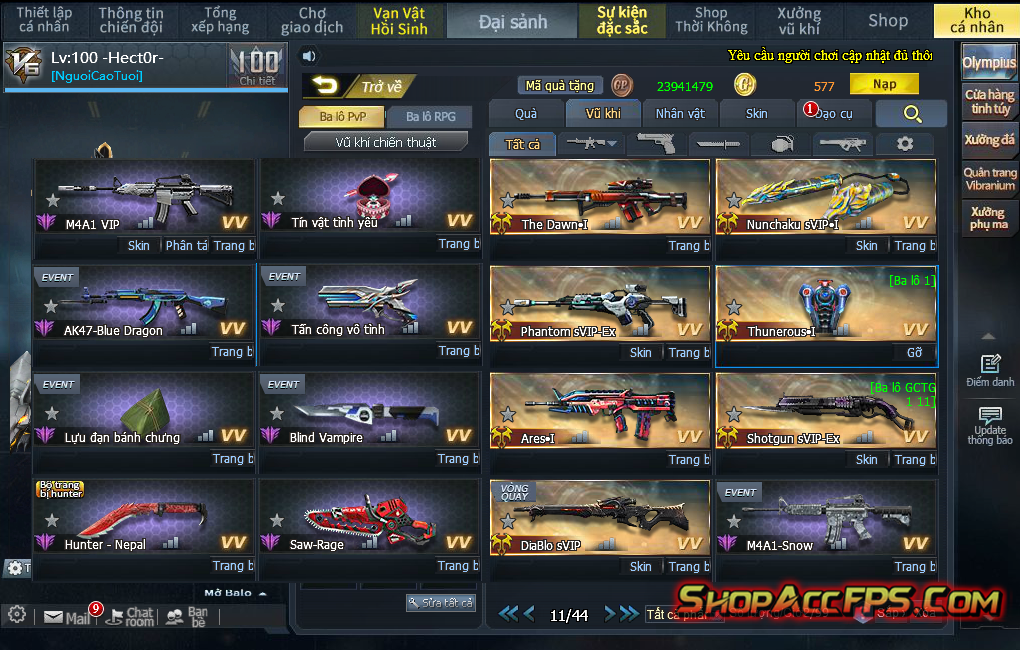Select the Quà category tab
The image size is (1020, 650).
click(x=526, y=114)
